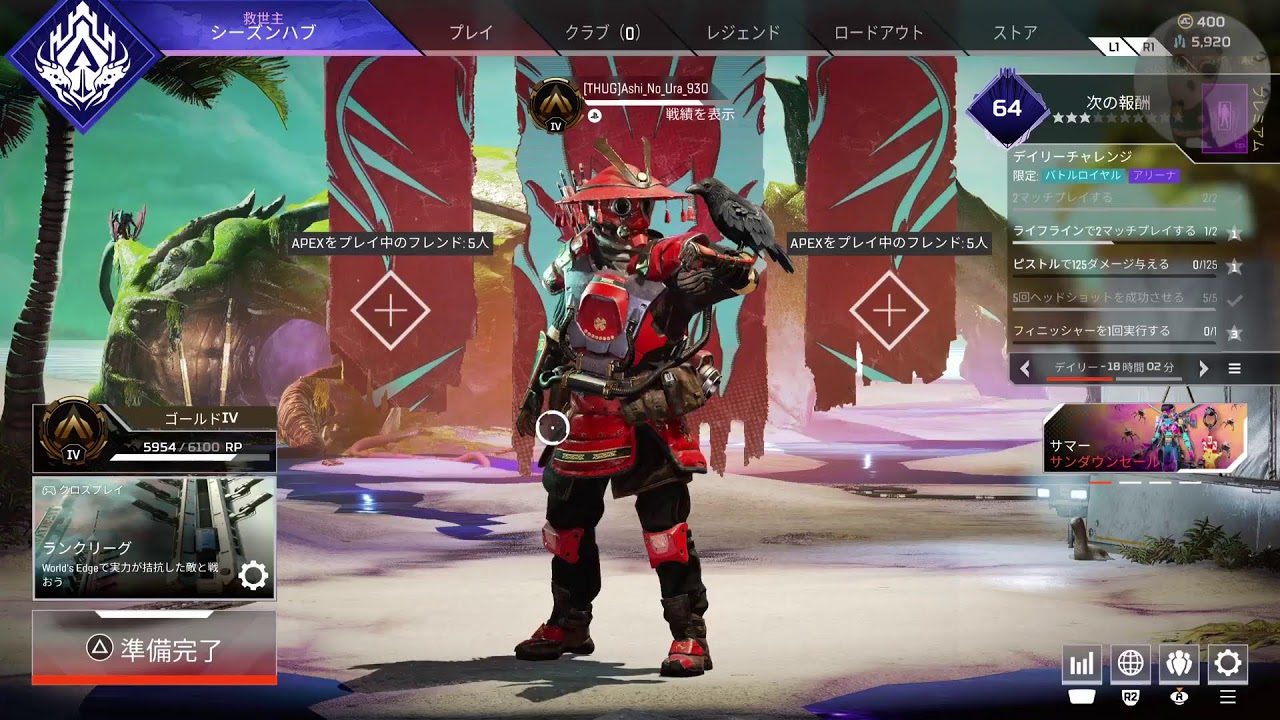
Task: Go to the next challenge page arrow
Action: point(1203,369)
